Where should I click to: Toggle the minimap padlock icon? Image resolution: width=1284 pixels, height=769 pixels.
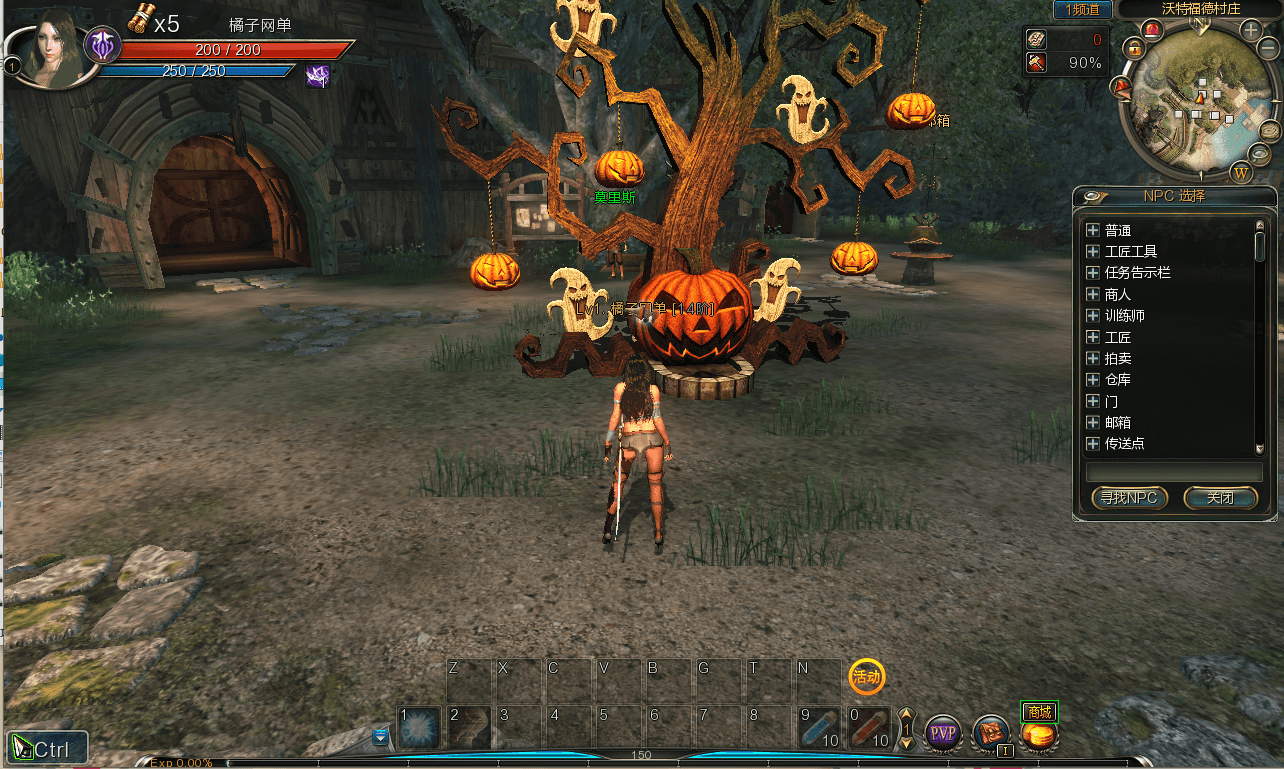[x=1133, y=48]
